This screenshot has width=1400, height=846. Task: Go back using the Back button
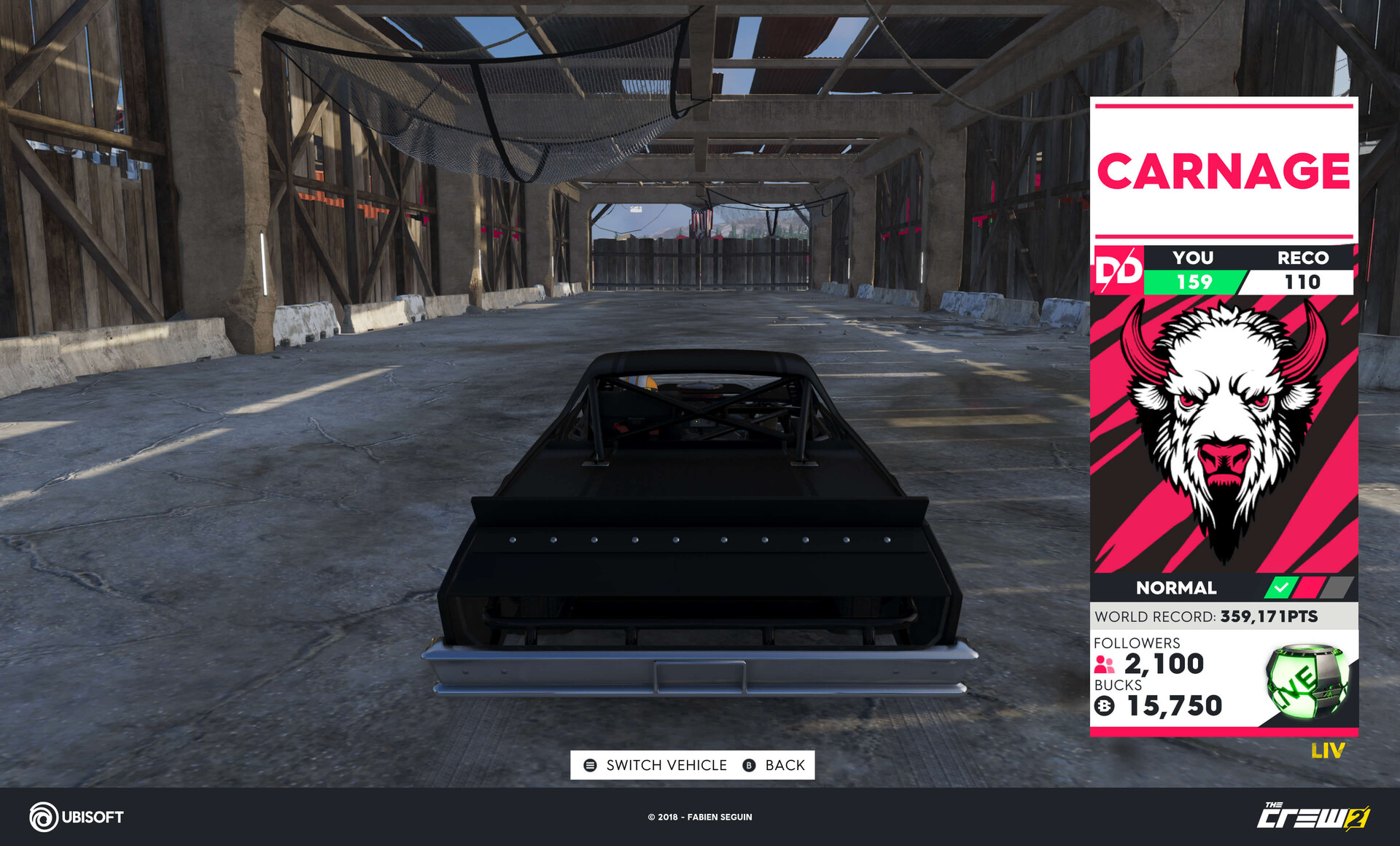774,765
